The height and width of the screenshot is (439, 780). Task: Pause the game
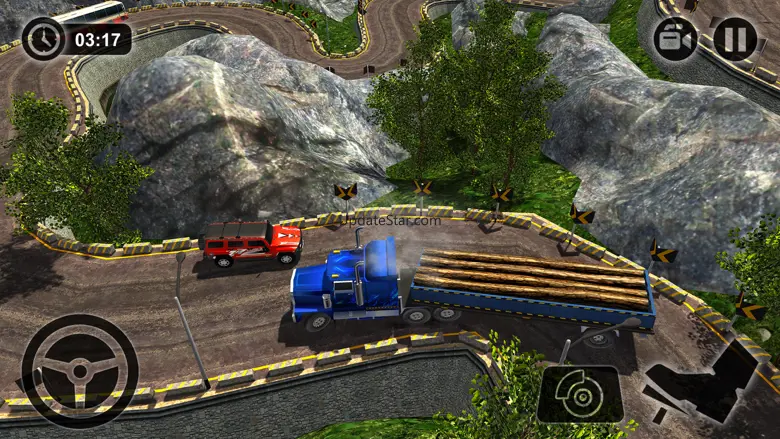click(x=735, y=39)
